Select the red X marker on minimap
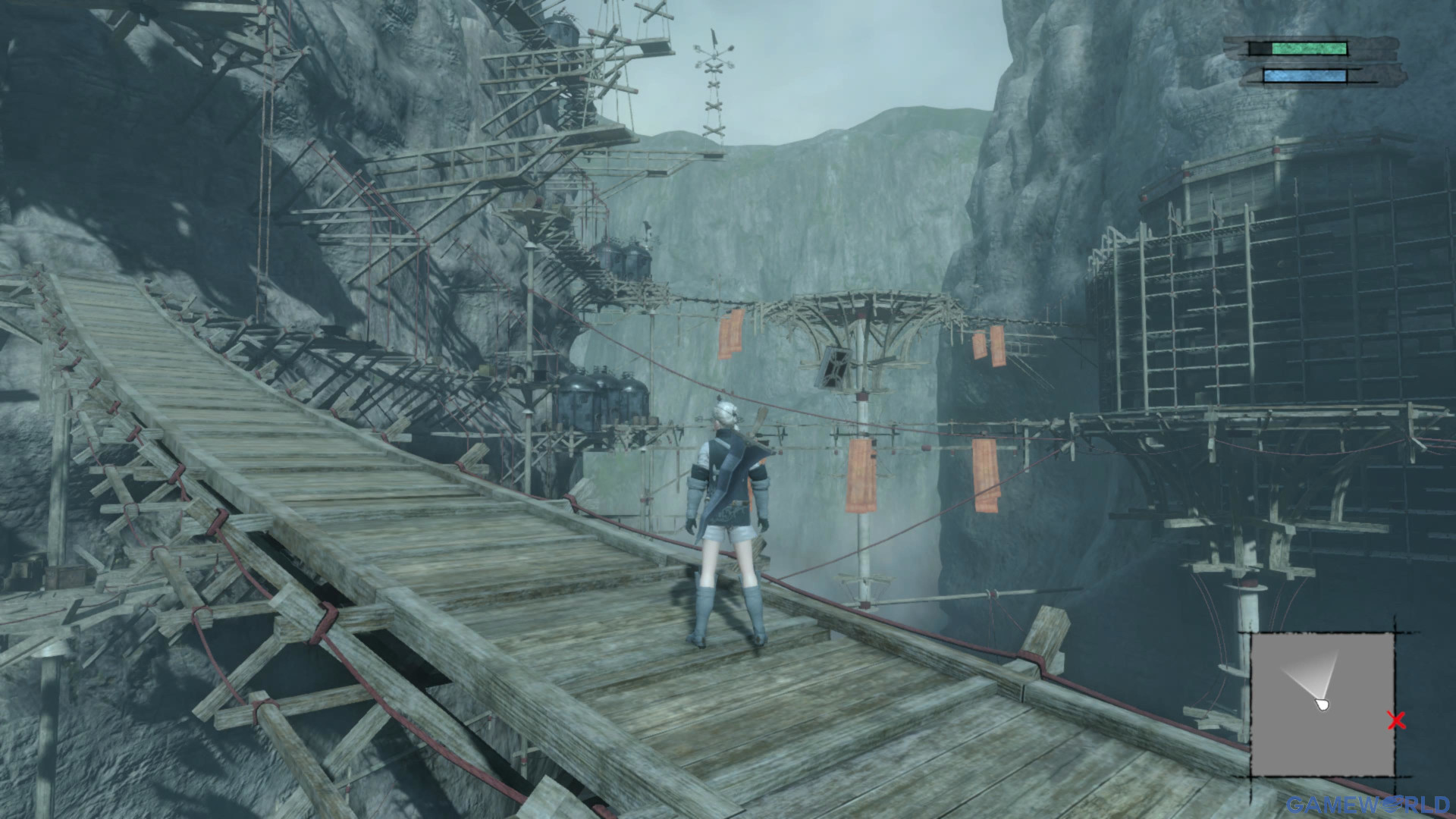Image resolution: width=1456 pixels, height=819 pixels. pyautogui.click(x=1395, y=720)
